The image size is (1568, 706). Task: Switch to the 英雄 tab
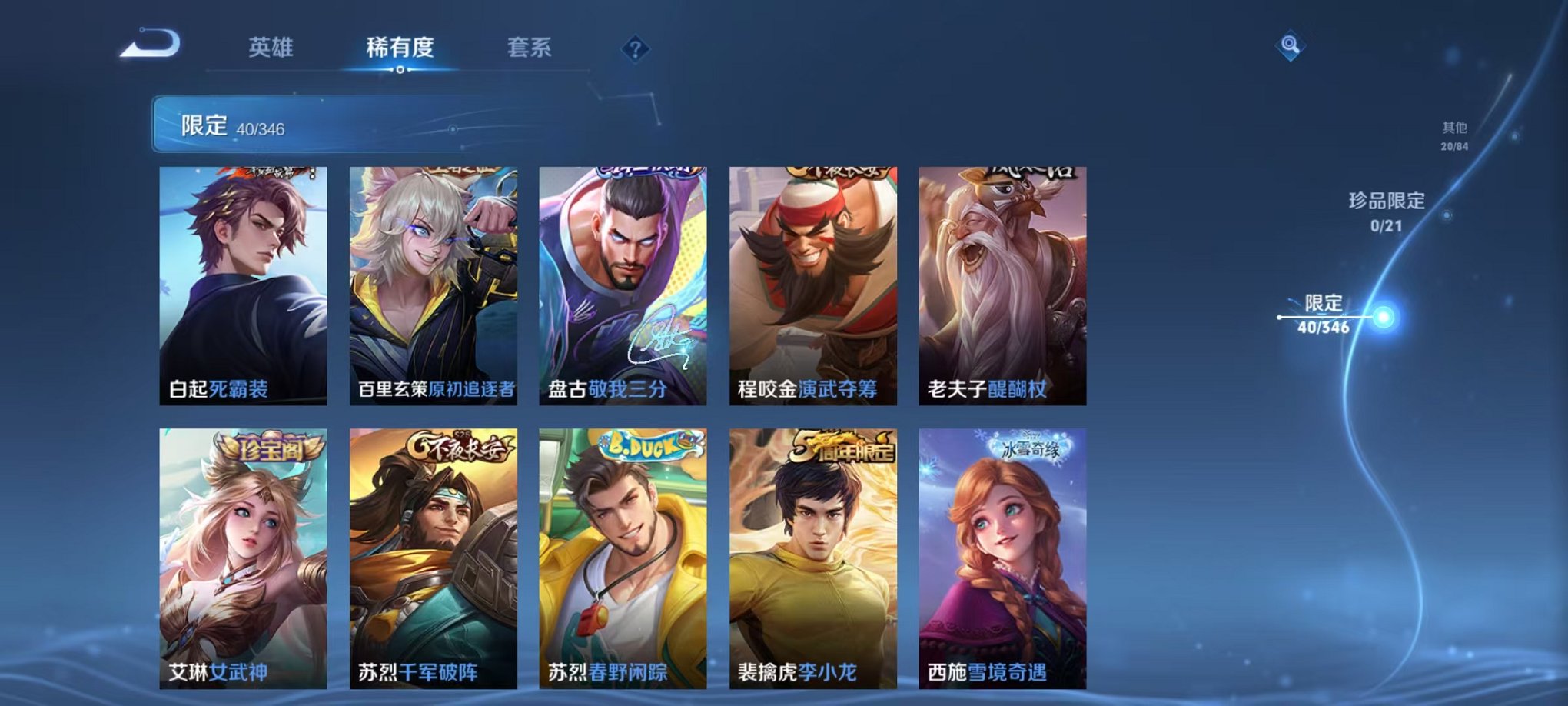point(271,46)
